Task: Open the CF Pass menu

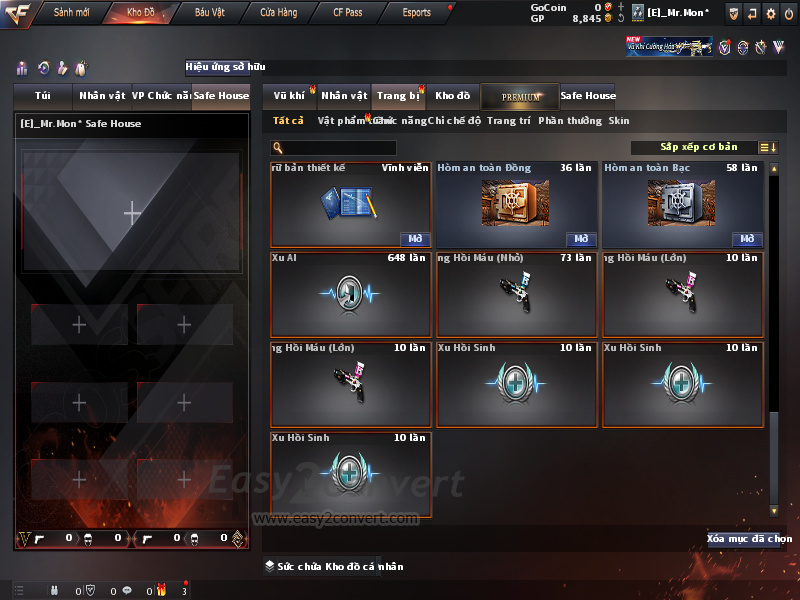Action: (350, 13)
